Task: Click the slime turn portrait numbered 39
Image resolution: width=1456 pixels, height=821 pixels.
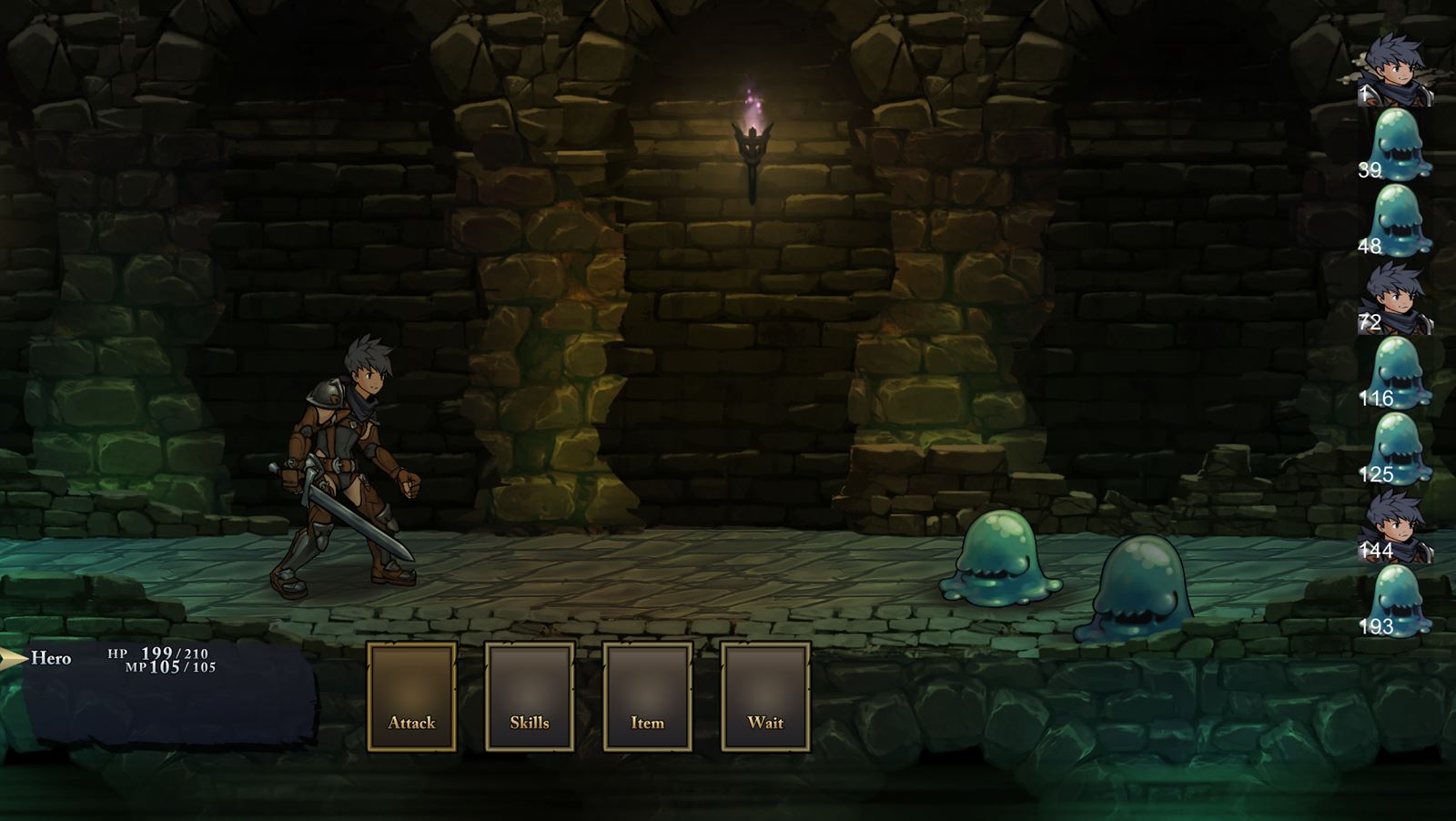Action: pyautogui.click(x=1399, y=145)
